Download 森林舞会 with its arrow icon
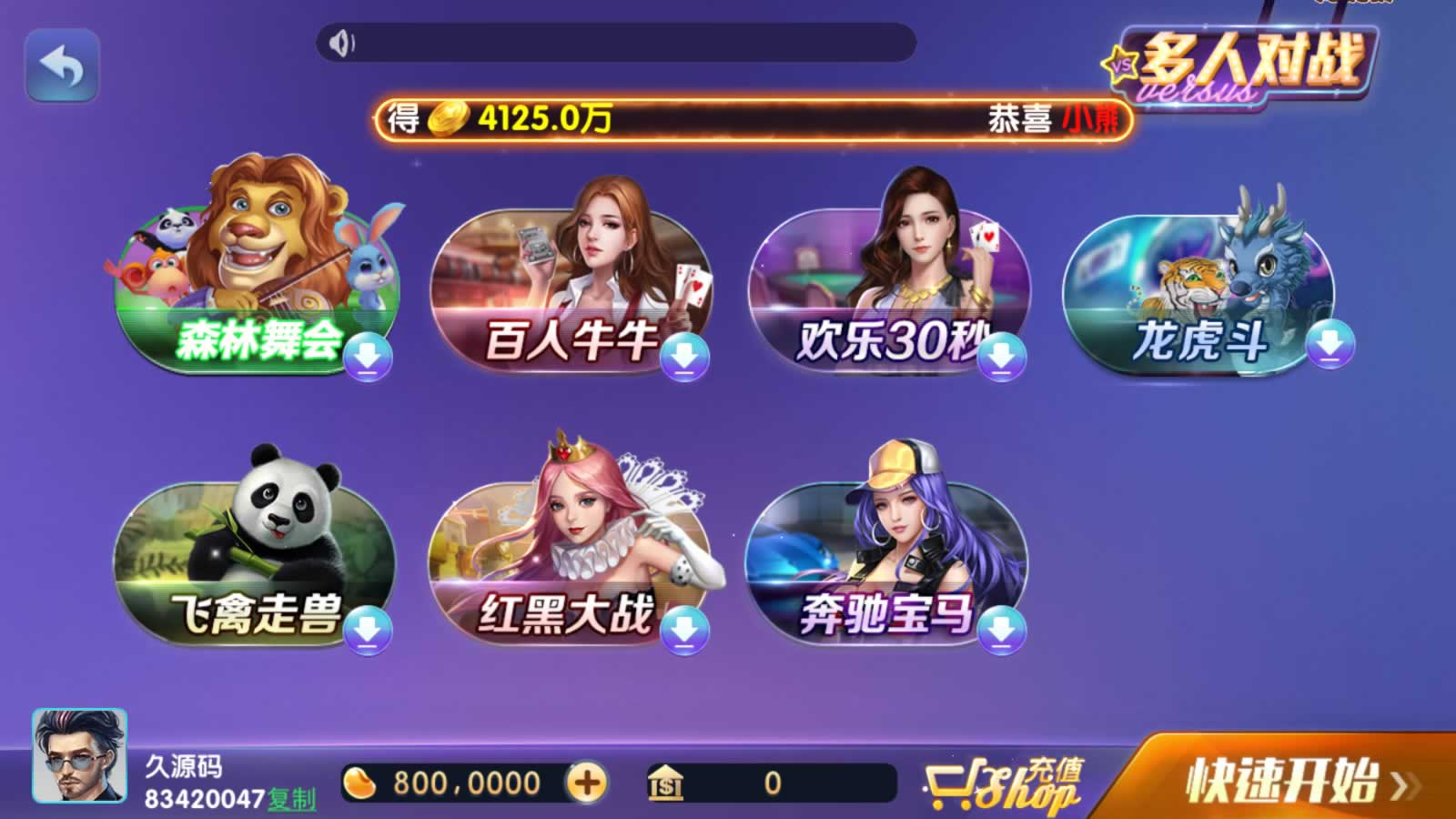1456x819 pixels. (368, 356)
